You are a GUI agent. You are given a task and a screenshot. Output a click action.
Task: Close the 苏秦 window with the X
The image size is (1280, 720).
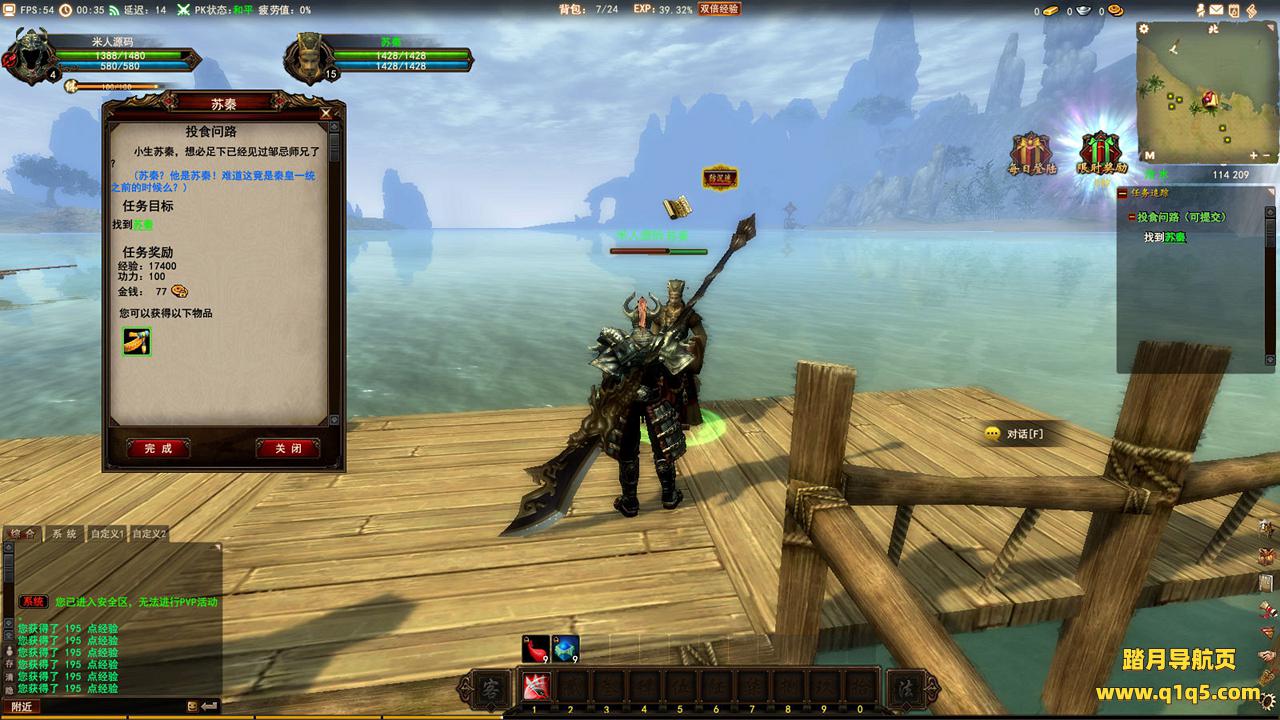pos(326,114)
